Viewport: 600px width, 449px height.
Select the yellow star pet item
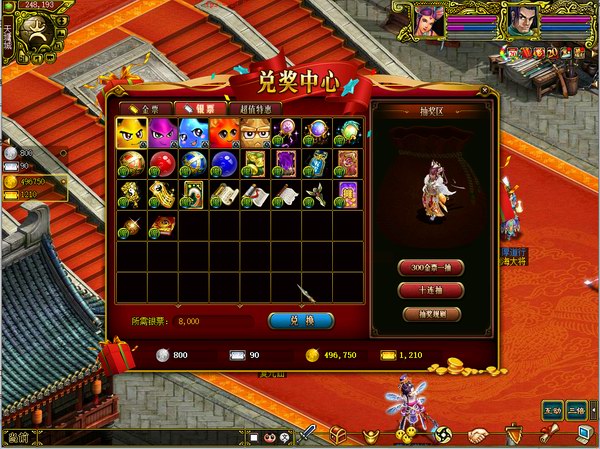(x=132, y=131)
